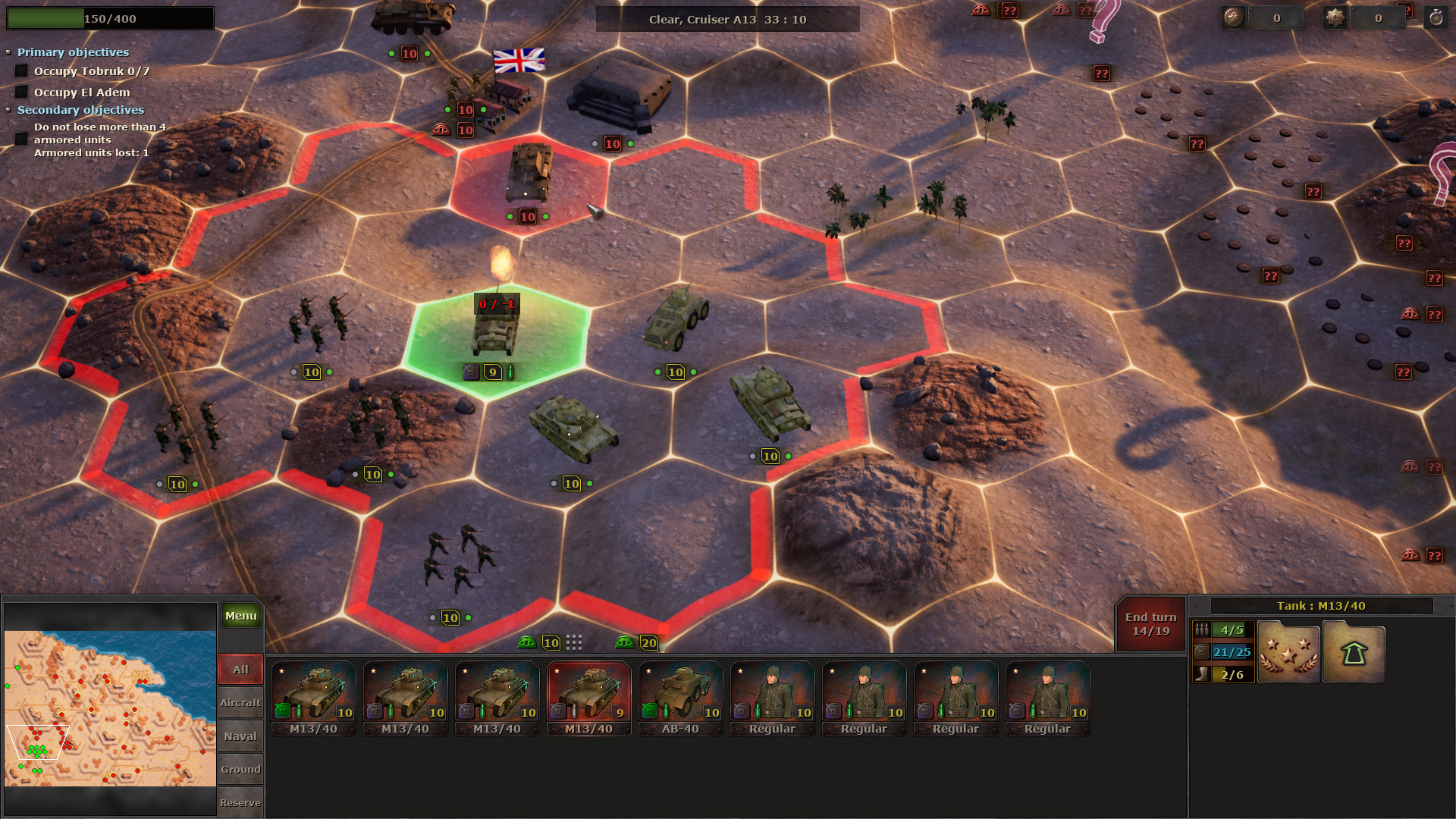Click the fuel canister icon showing 21/25
This screenshot has width=1456, height=819.
(x=1202, y=651)
